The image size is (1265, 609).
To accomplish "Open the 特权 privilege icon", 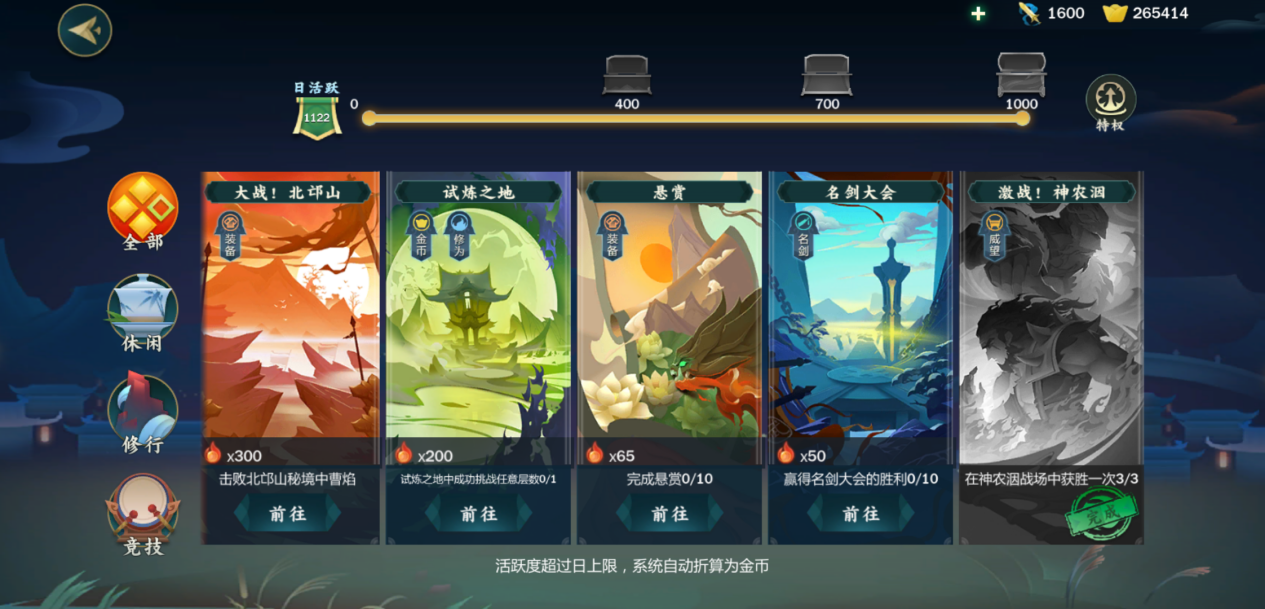I will 1110,101.
